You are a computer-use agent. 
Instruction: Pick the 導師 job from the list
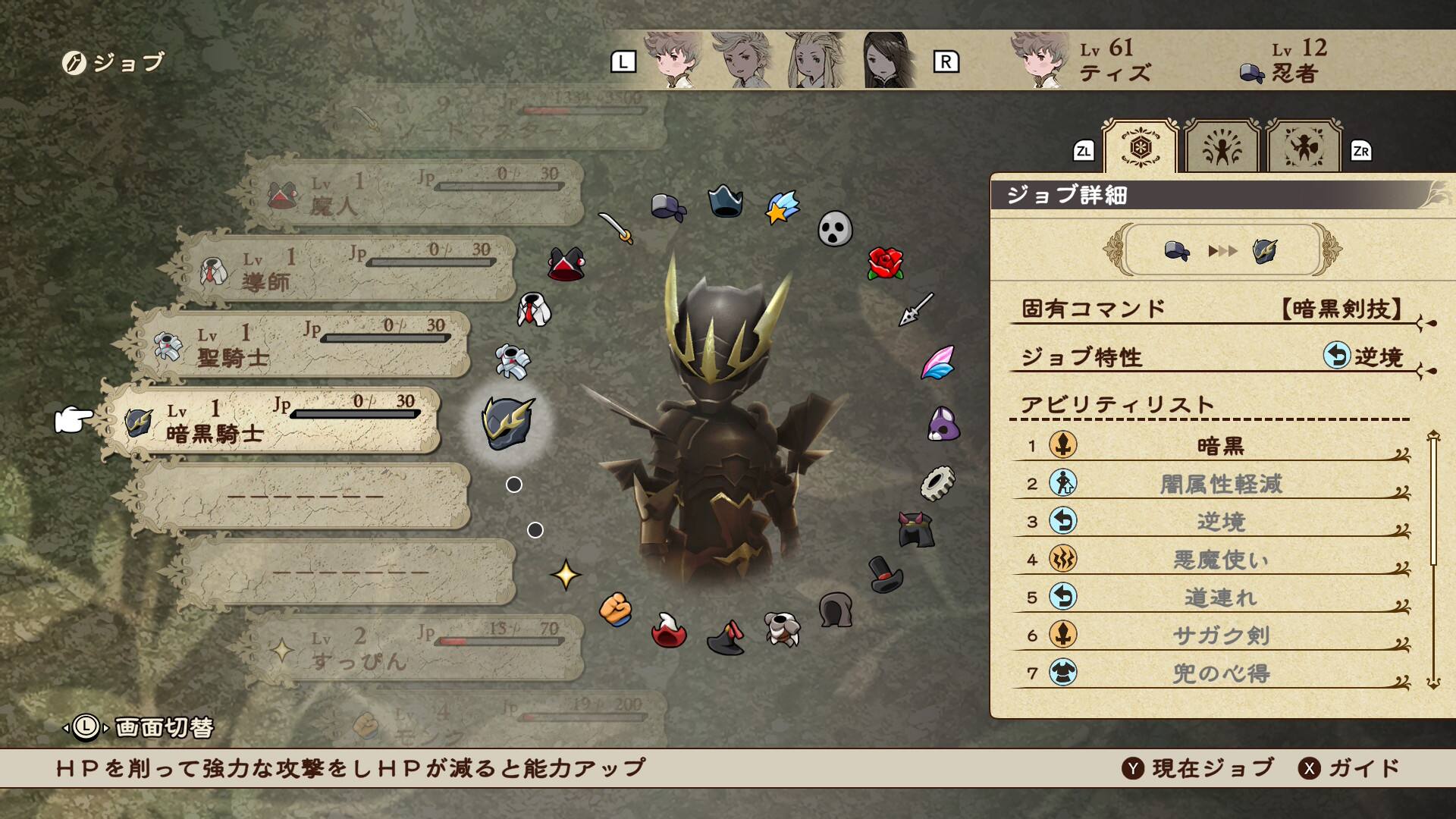click(349, 269)
